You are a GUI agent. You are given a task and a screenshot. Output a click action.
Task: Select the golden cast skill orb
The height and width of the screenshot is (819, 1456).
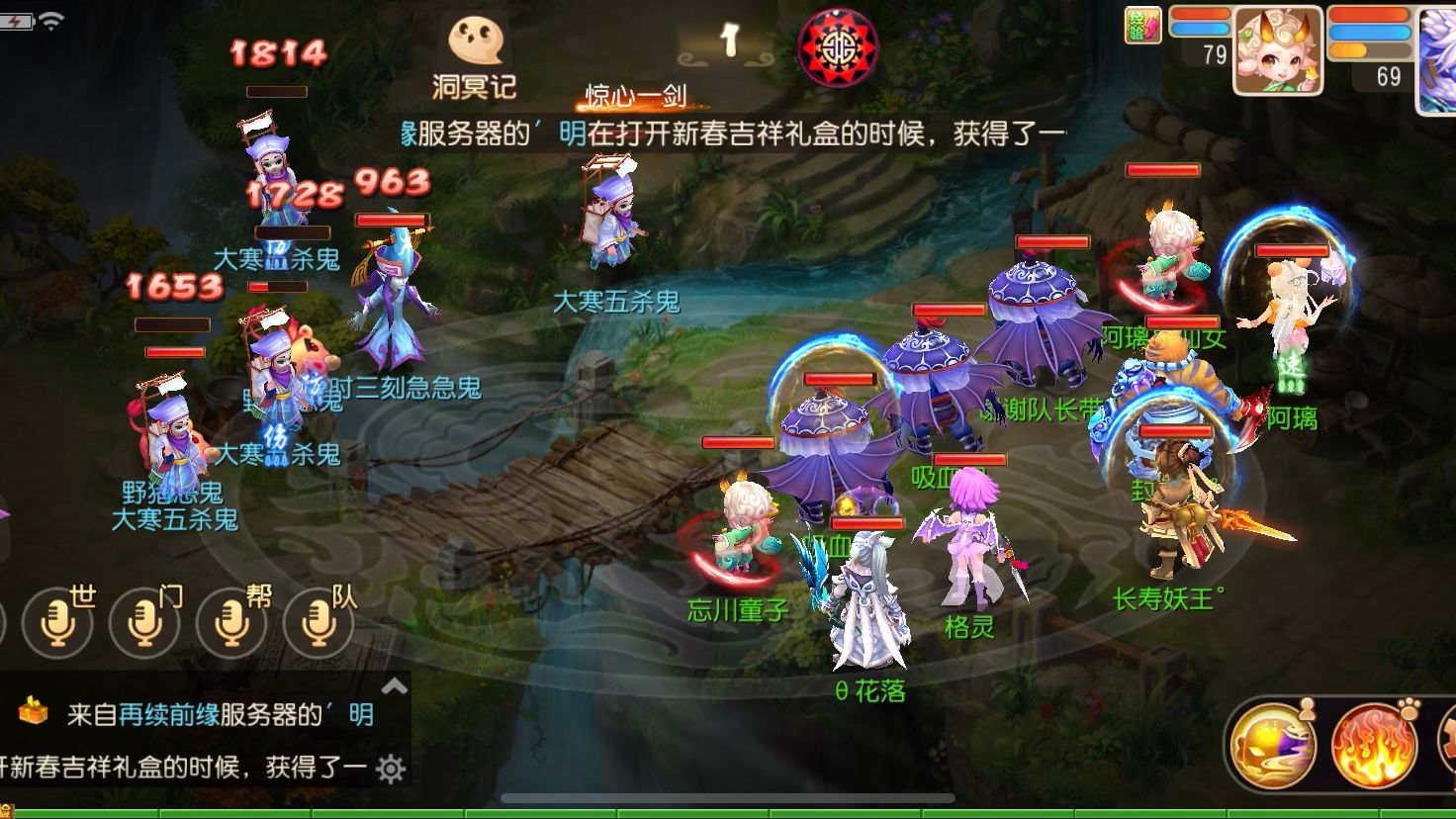pos(1276,745)
